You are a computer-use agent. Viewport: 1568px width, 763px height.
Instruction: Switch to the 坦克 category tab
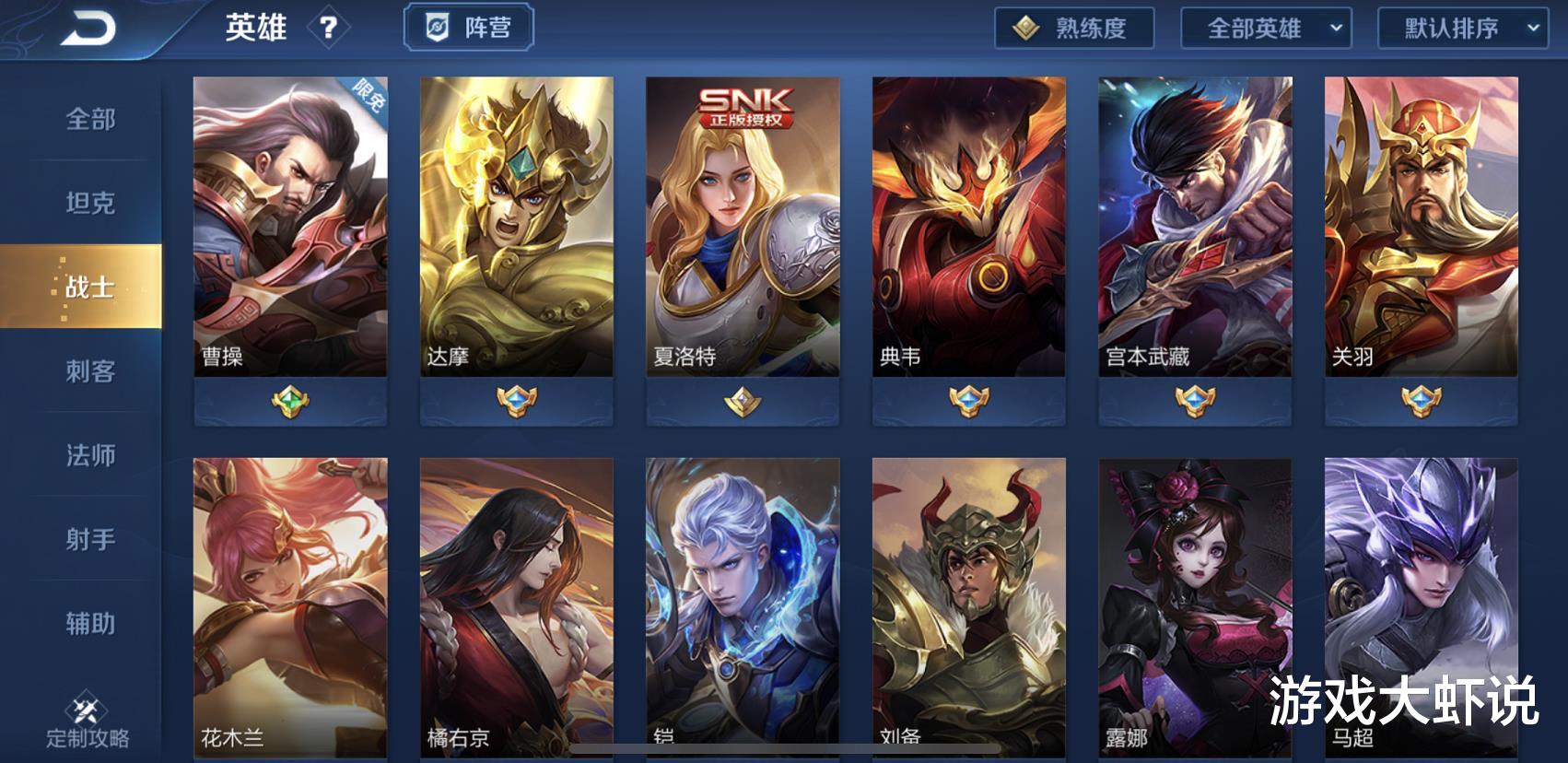(88, 204)
